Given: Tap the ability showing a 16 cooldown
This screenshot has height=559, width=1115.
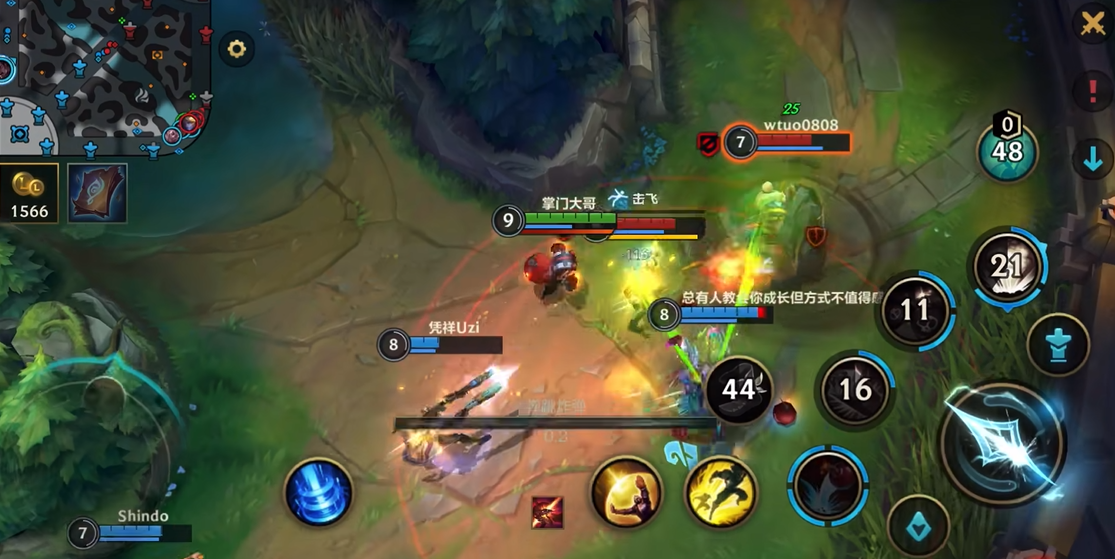Looking at the screenshot, I should click(x=855, y=389).
